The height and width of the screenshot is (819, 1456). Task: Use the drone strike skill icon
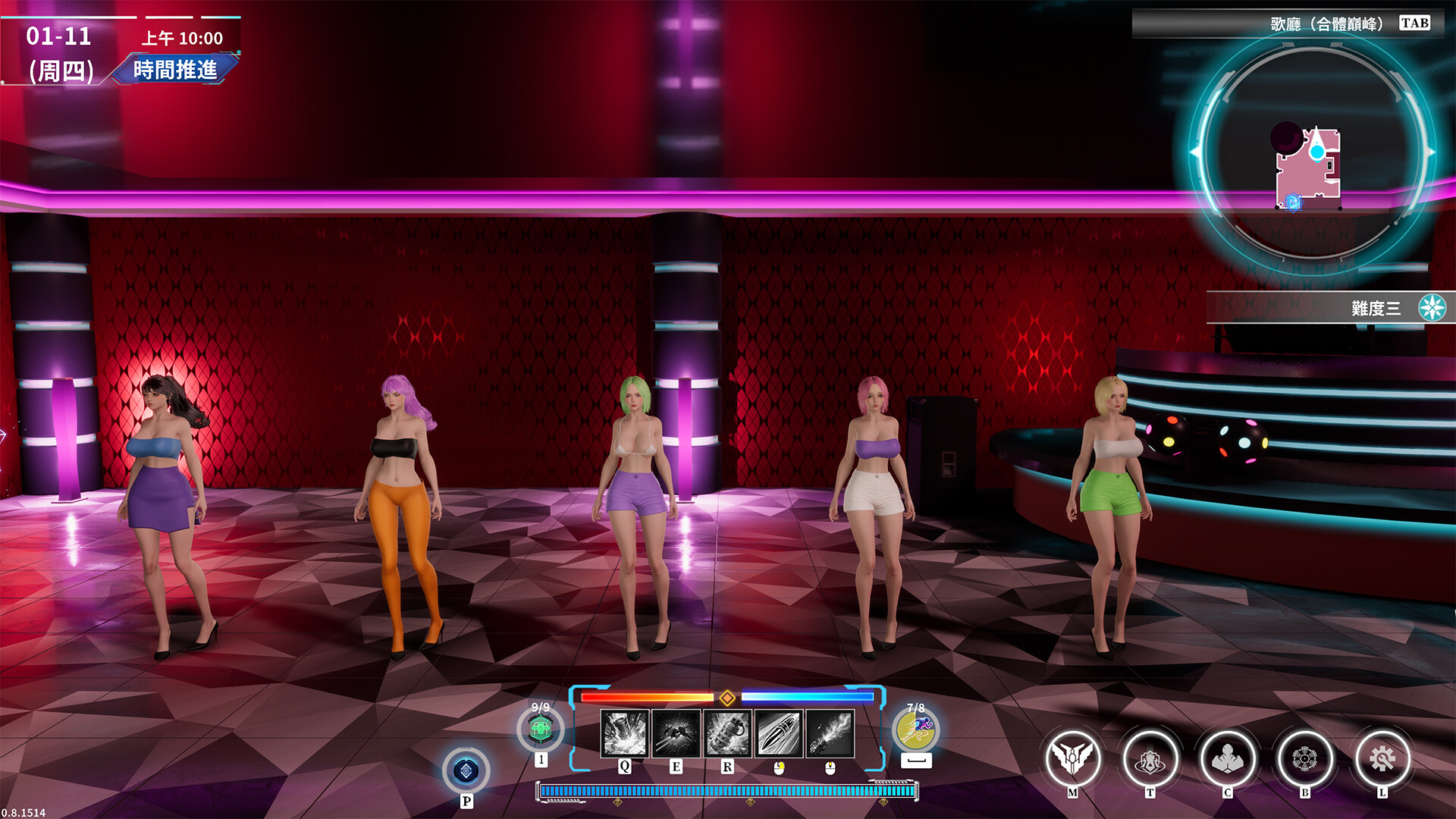[x=676, y=733]
